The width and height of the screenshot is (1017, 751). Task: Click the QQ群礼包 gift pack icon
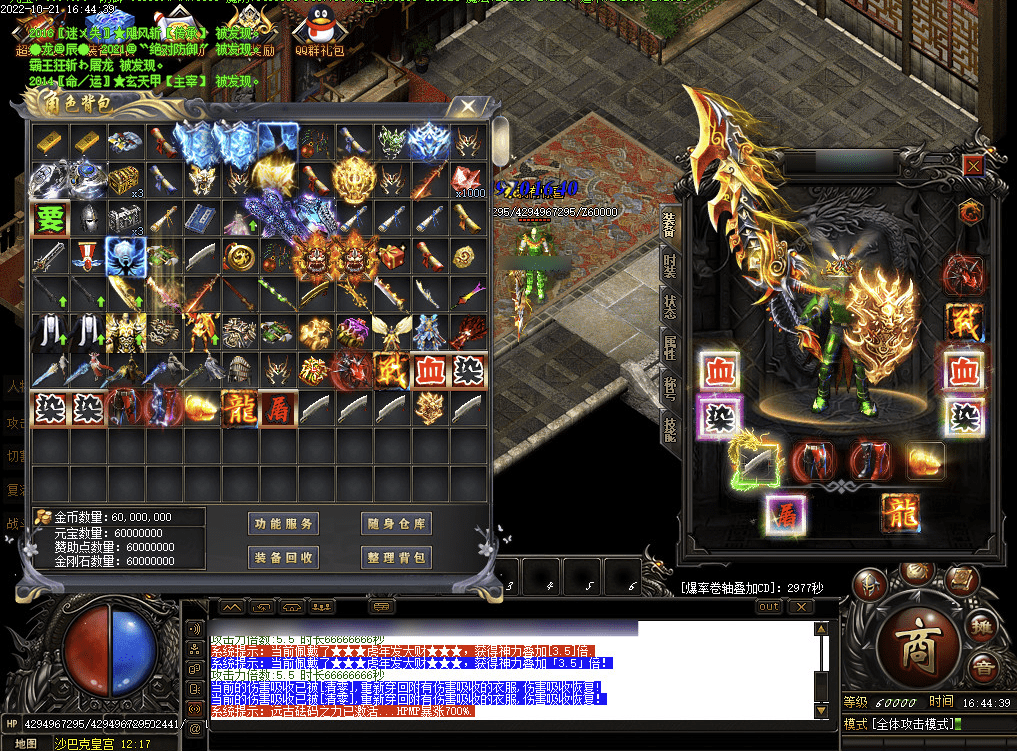point(319,28)
